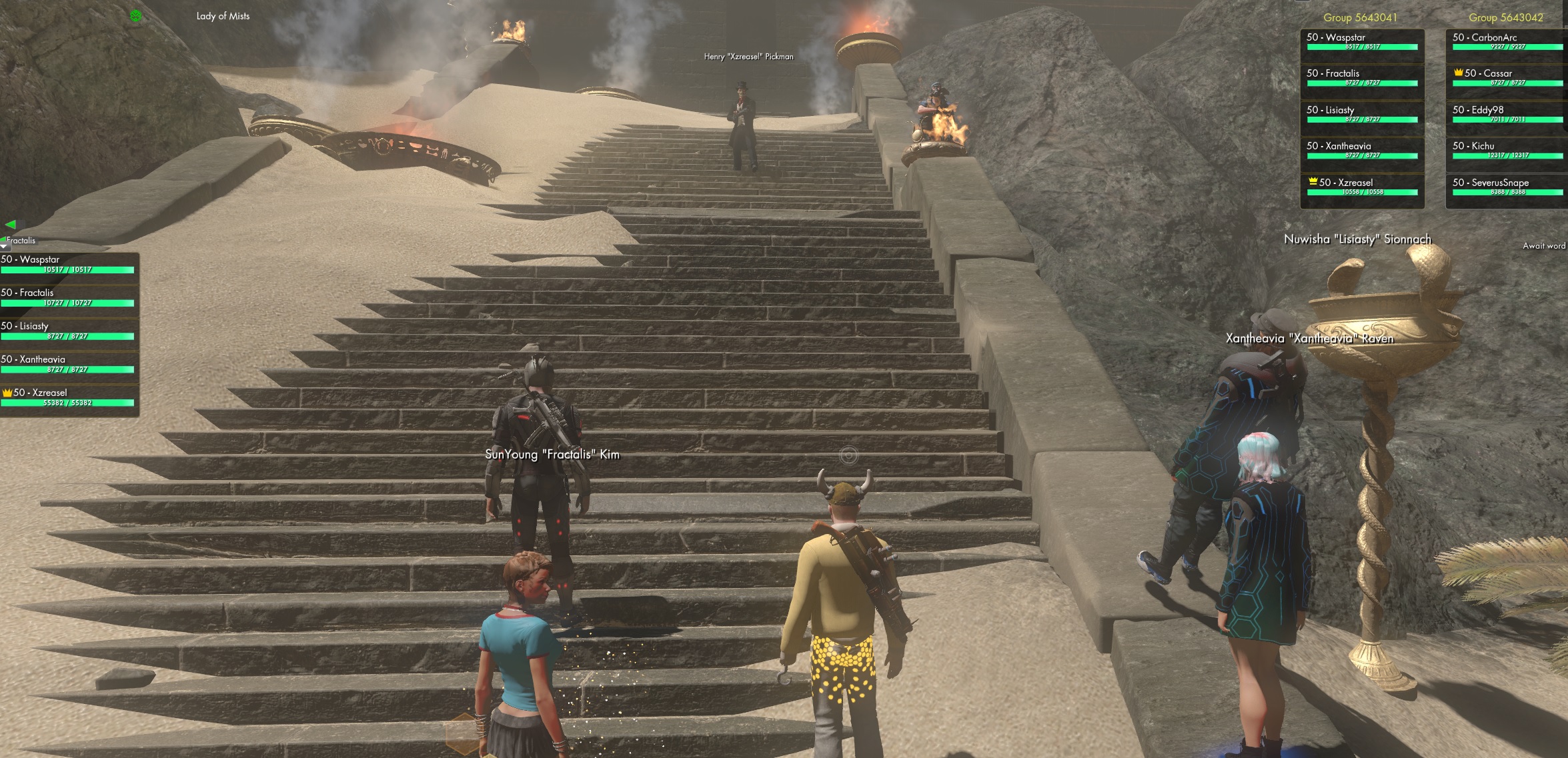
Task: Click the Group 5643041 header
Action: tap(1360, 18)
